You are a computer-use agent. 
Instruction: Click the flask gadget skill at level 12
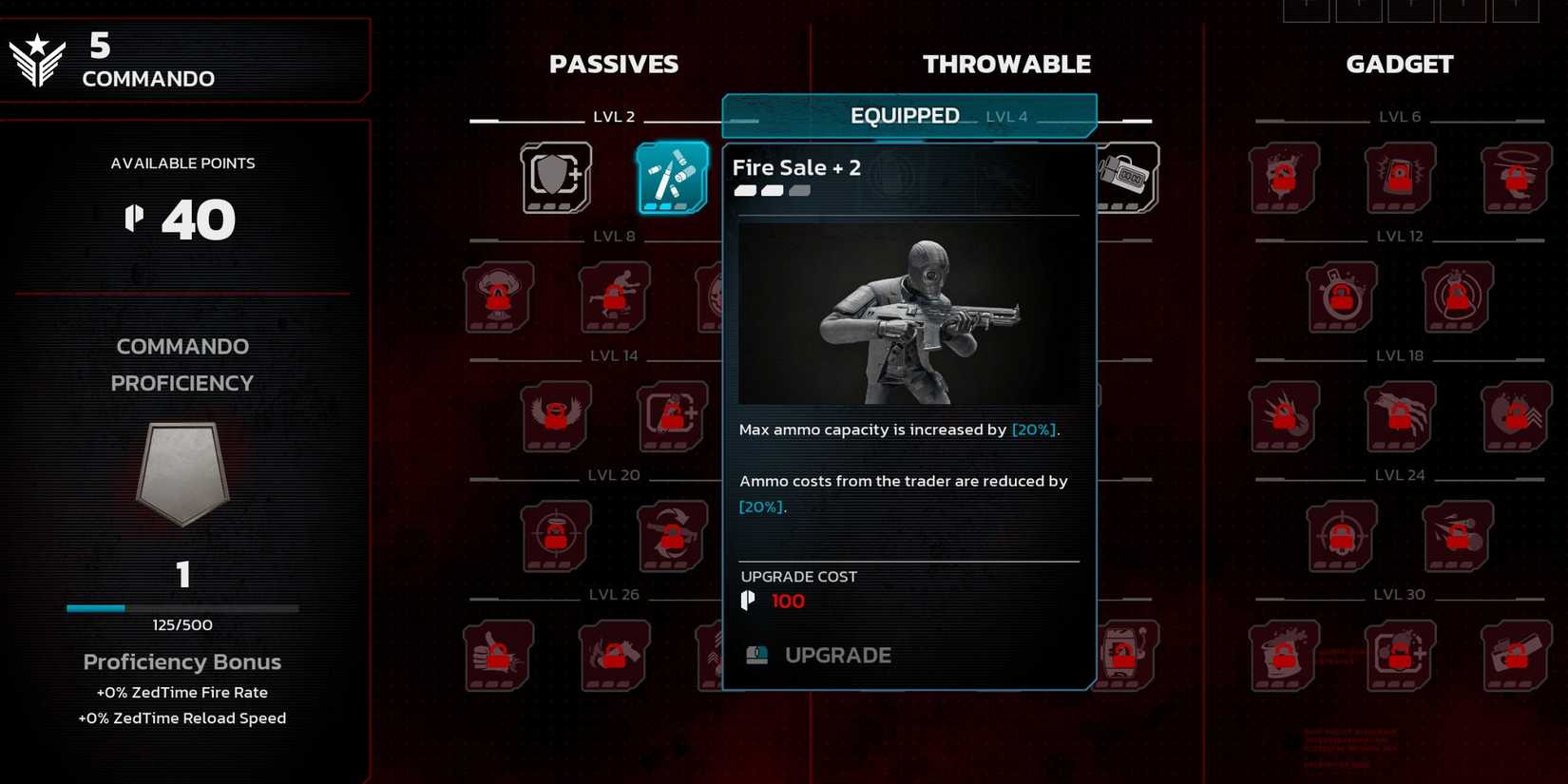tap(1342, 297)
